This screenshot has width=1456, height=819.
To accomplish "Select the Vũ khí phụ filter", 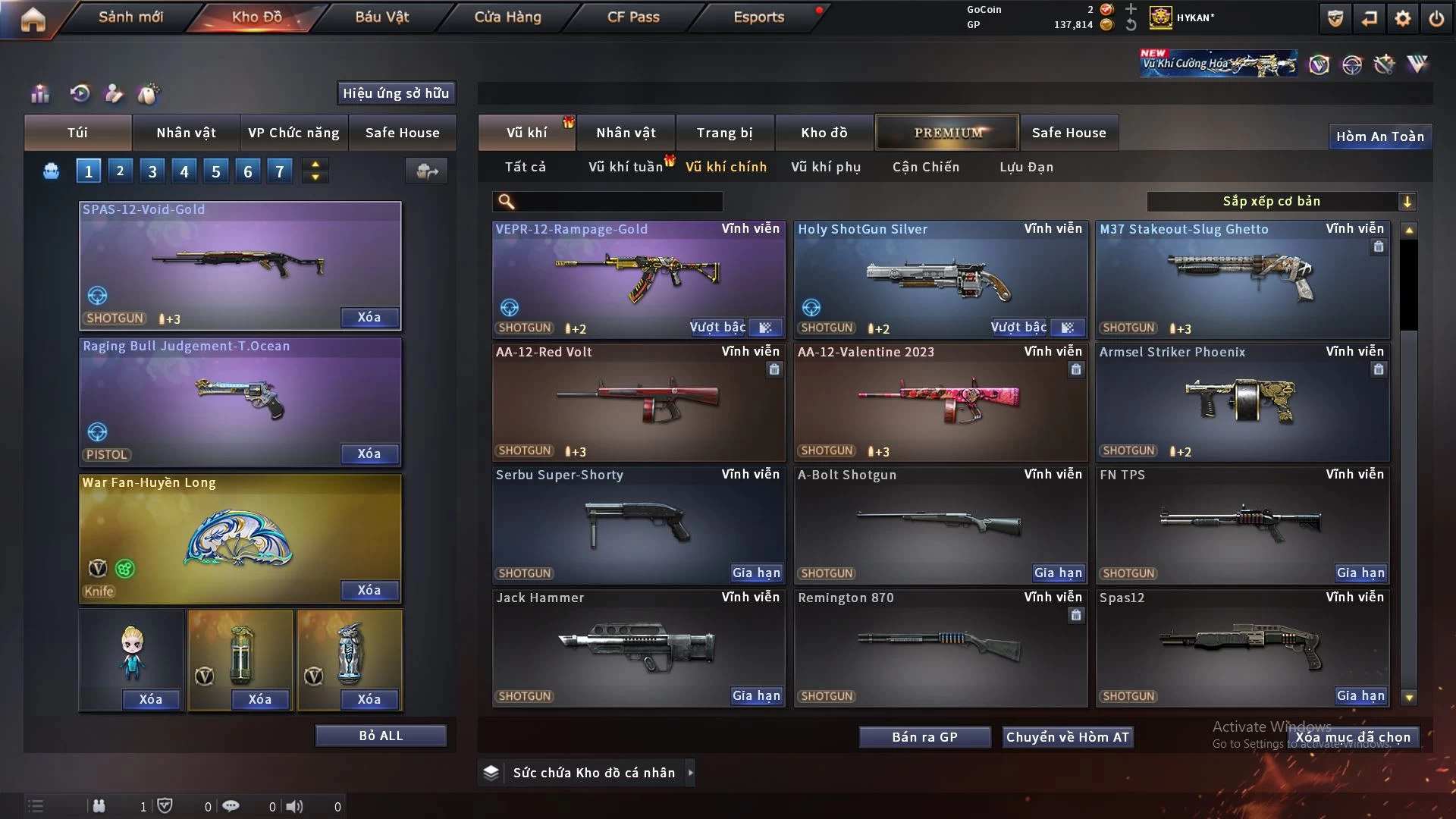I will coord(826,167).
